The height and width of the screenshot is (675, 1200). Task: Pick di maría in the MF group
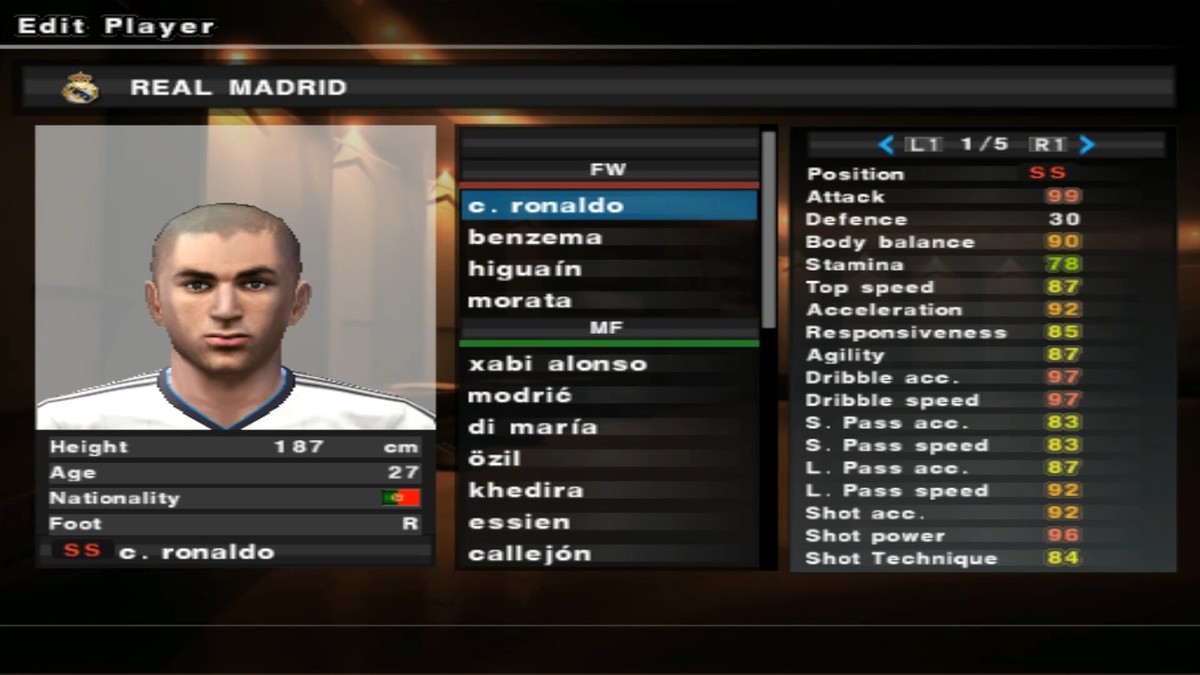(608, 427)
